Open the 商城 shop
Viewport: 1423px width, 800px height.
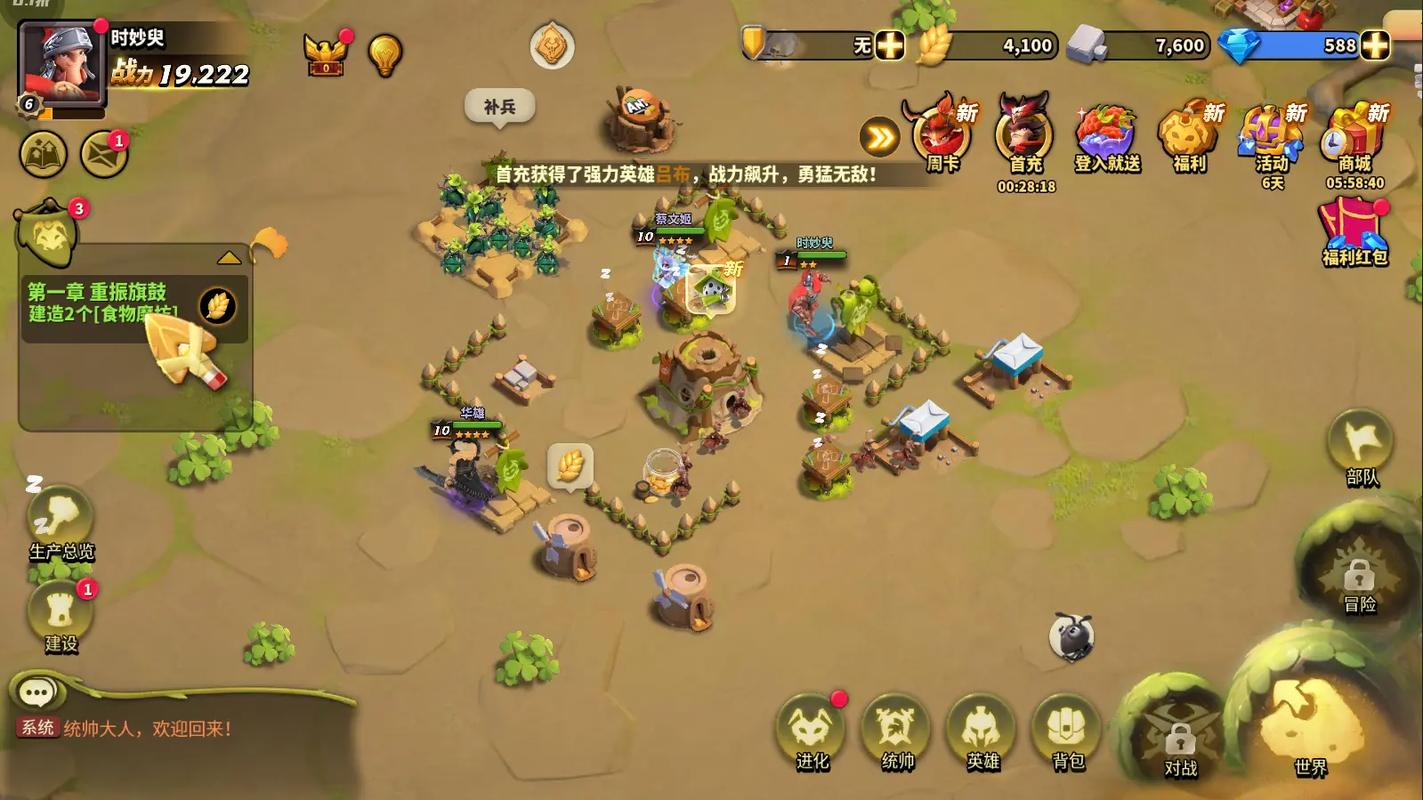(1354, 136)
